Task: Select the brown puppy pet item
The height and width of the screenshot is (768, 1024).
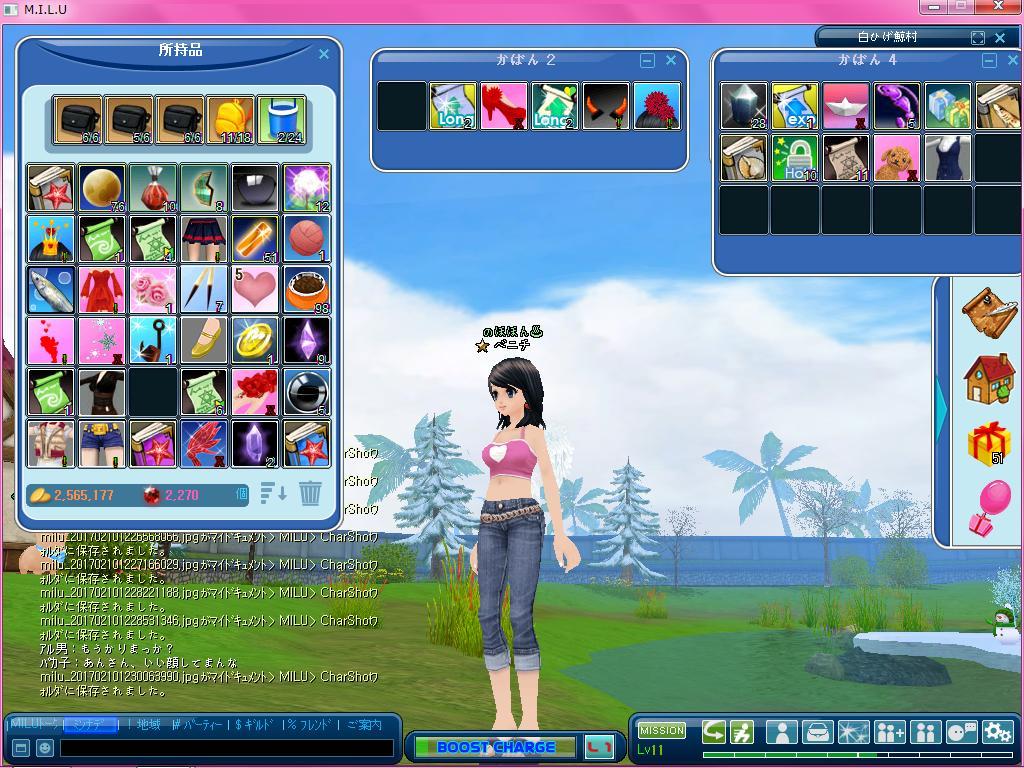Action: coord(897,158)
